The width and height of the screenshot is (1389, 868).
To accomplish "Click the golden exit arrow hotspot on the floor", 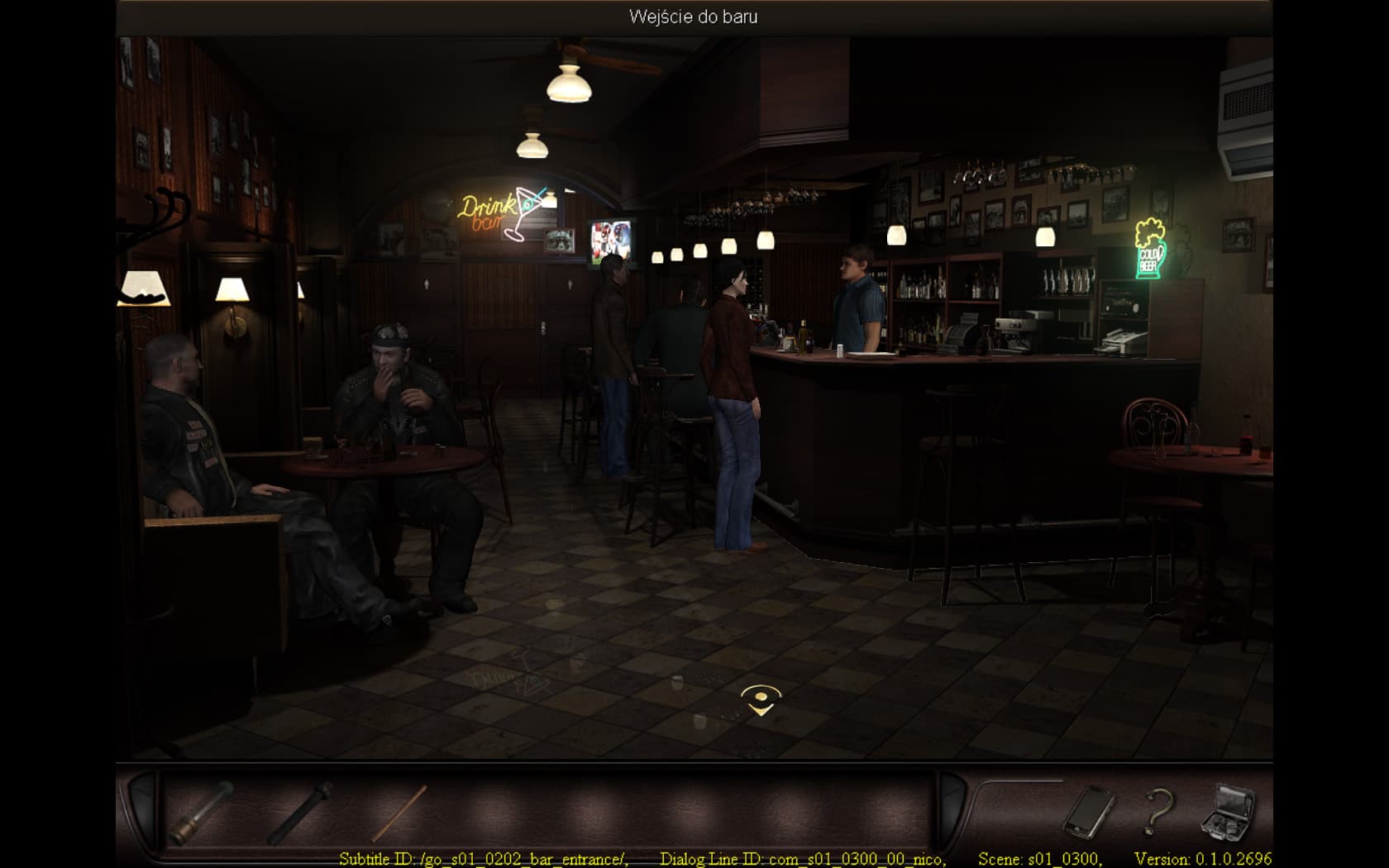I will [760, 701].
